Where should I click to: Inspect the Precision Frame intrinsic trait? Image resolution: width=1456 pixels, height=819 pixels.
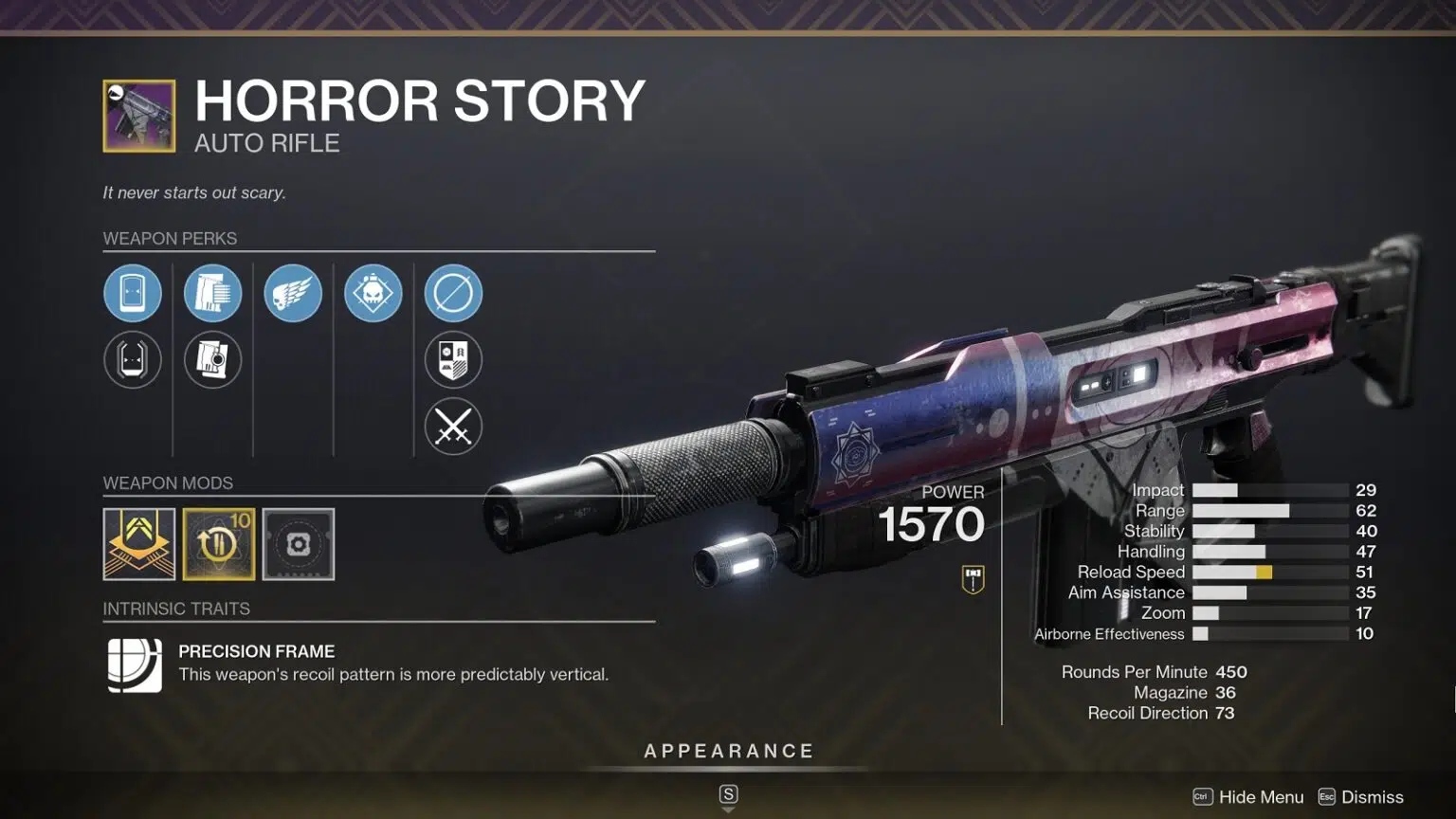pos(135,664)
